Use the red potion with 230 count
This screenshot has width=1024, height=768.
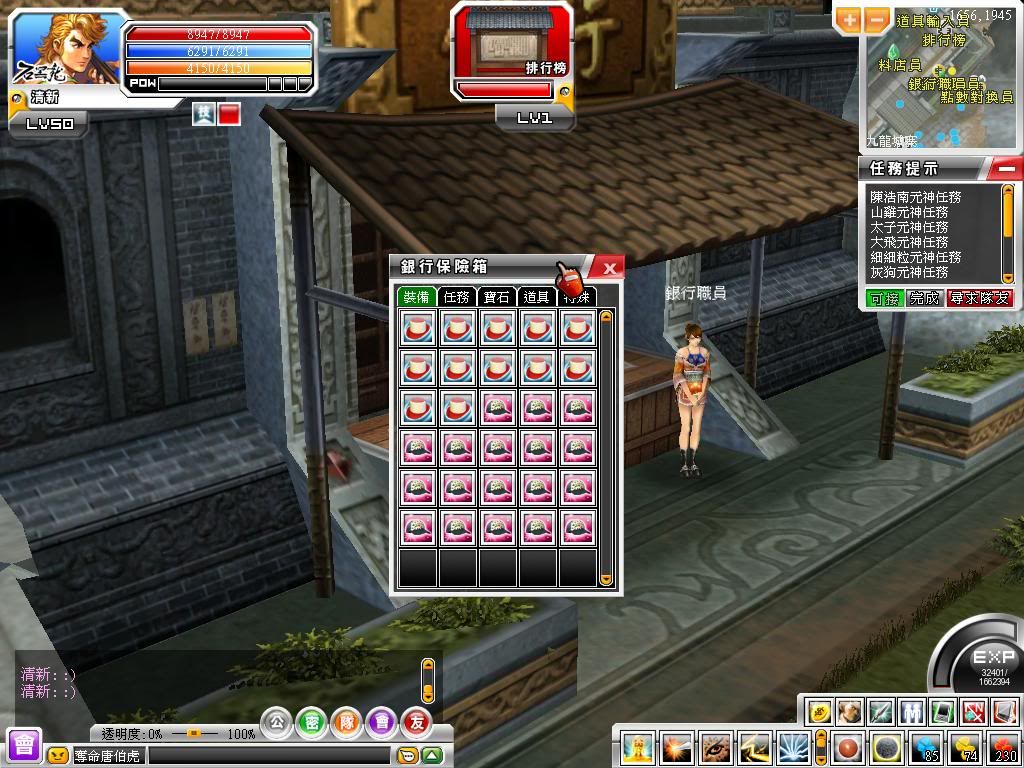[1003, 748]
